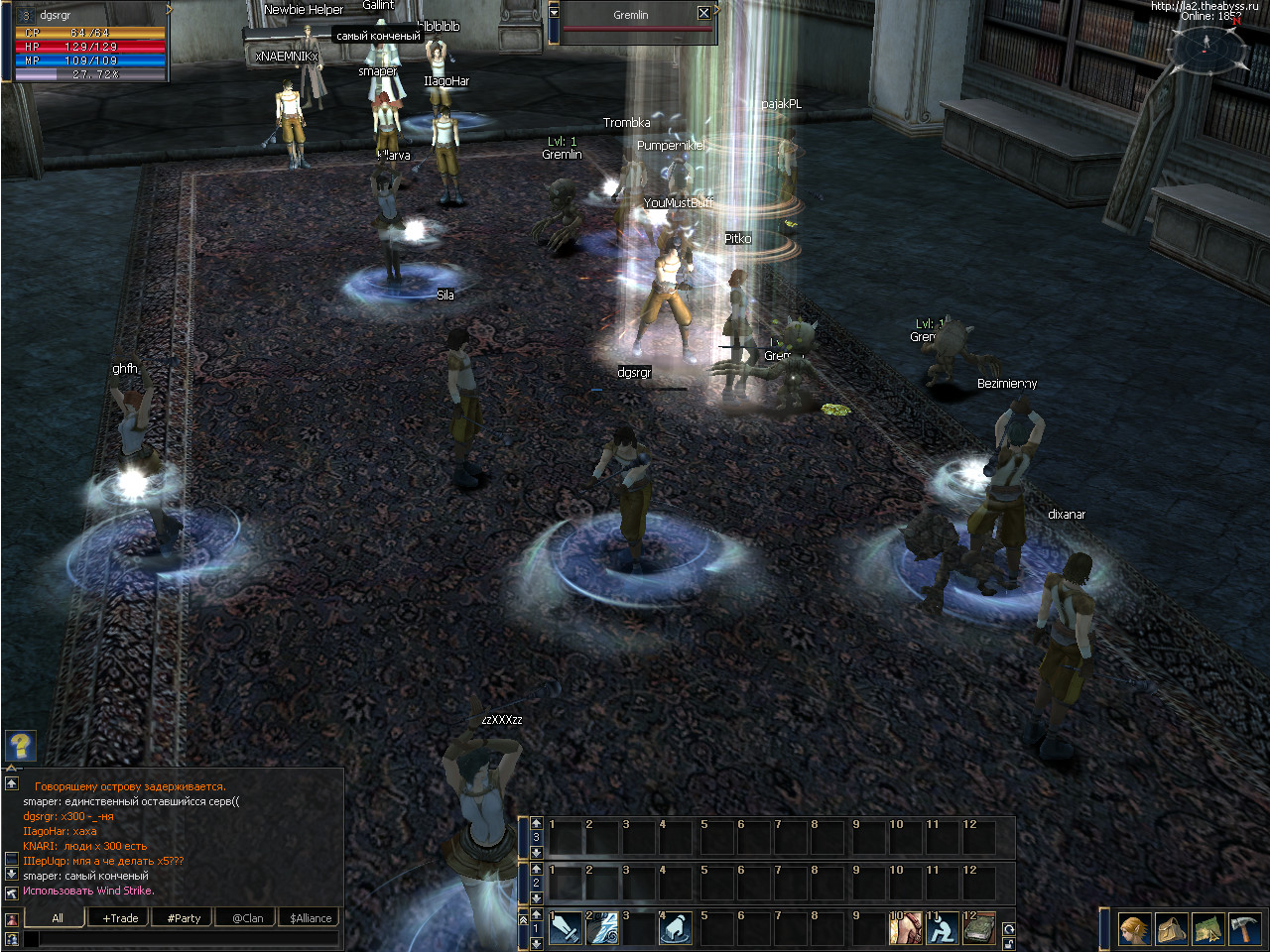The height and width of the screenshot is (952, 1270).
Task: Open the character status elf-head icon
Action: 1135,929
